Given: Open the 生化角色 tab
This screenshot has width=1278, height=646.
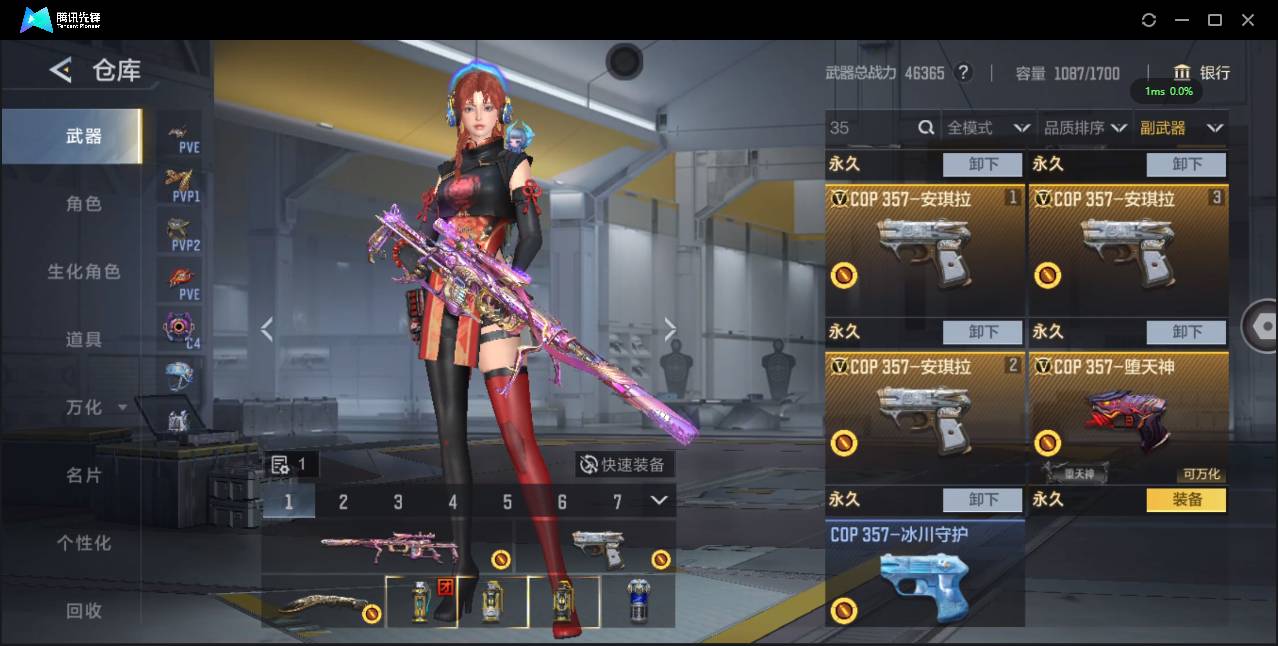Looking at the screenshot, I should (x=84, y=272).
